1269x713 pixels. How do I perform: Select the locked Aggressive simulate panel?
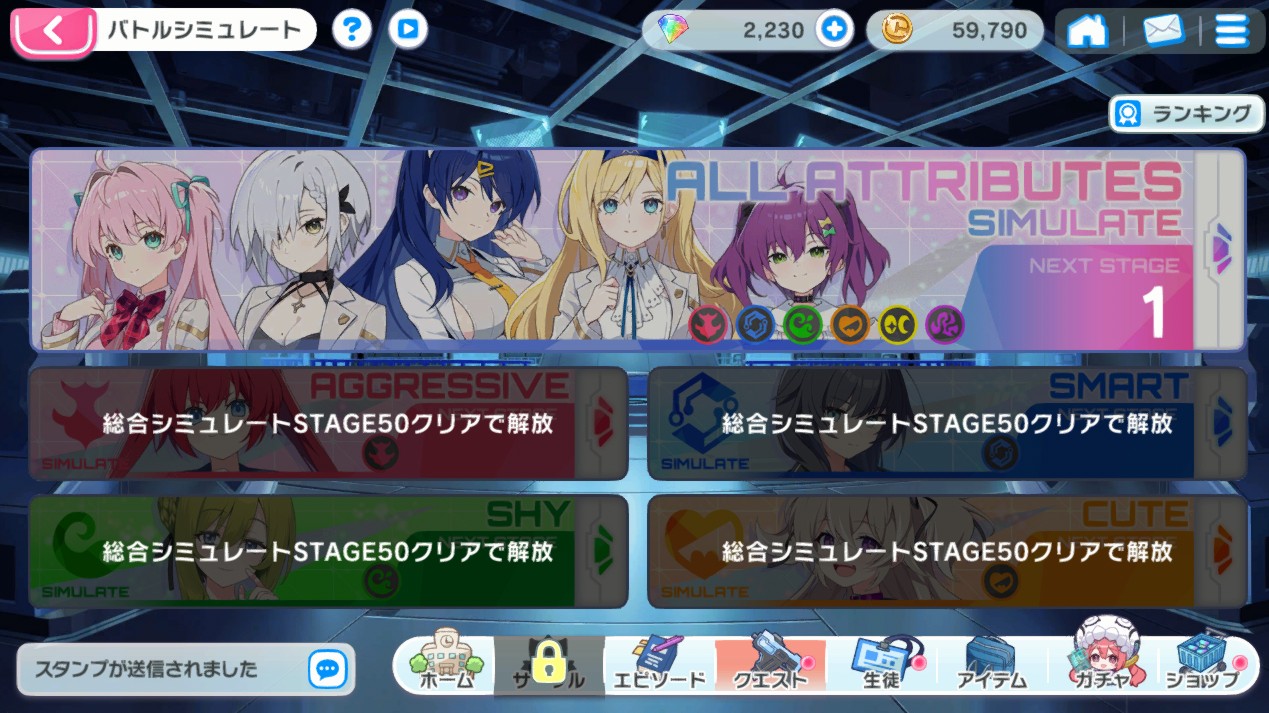(328, 423)
